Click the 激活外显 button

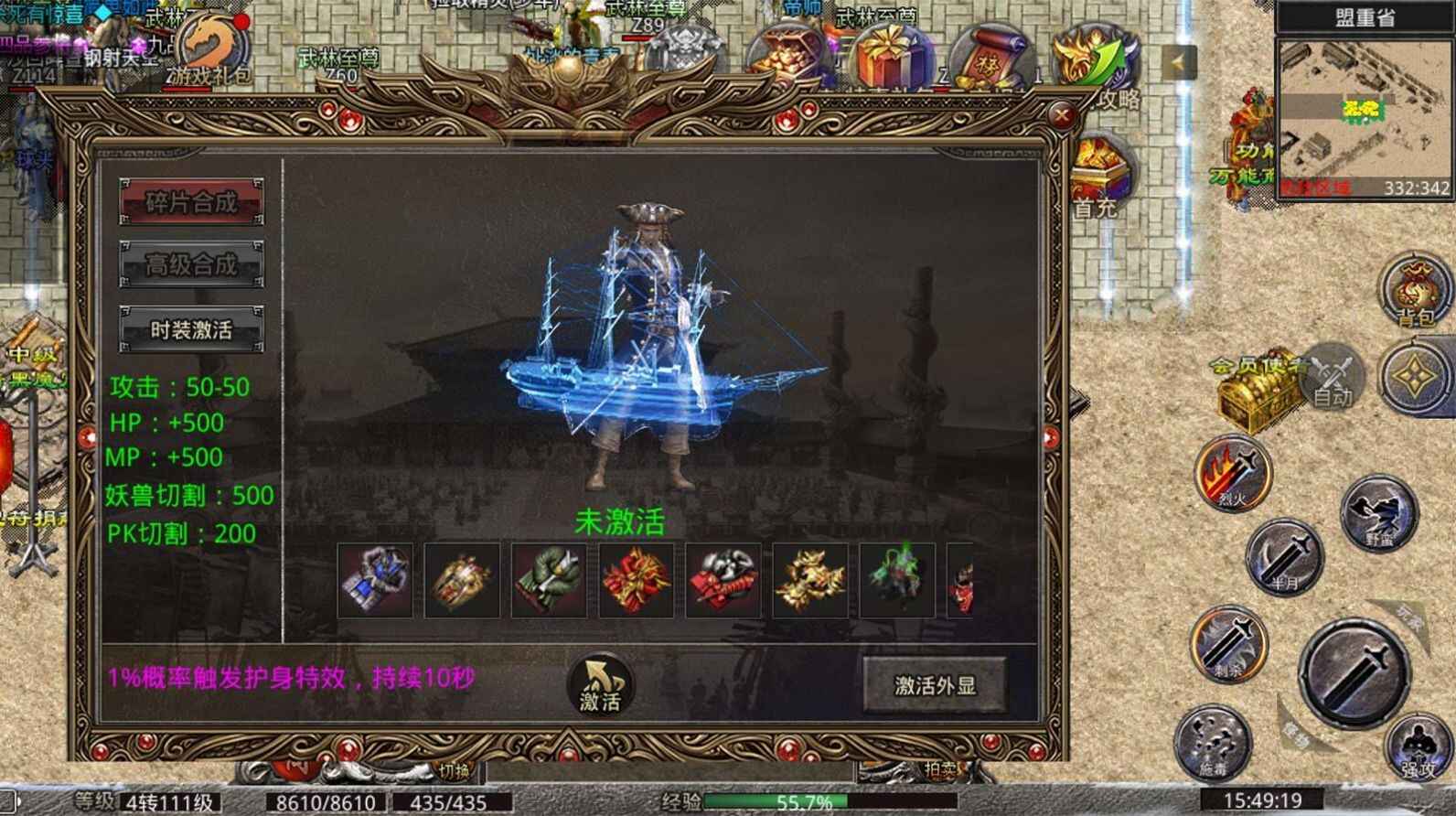[935, 682]
